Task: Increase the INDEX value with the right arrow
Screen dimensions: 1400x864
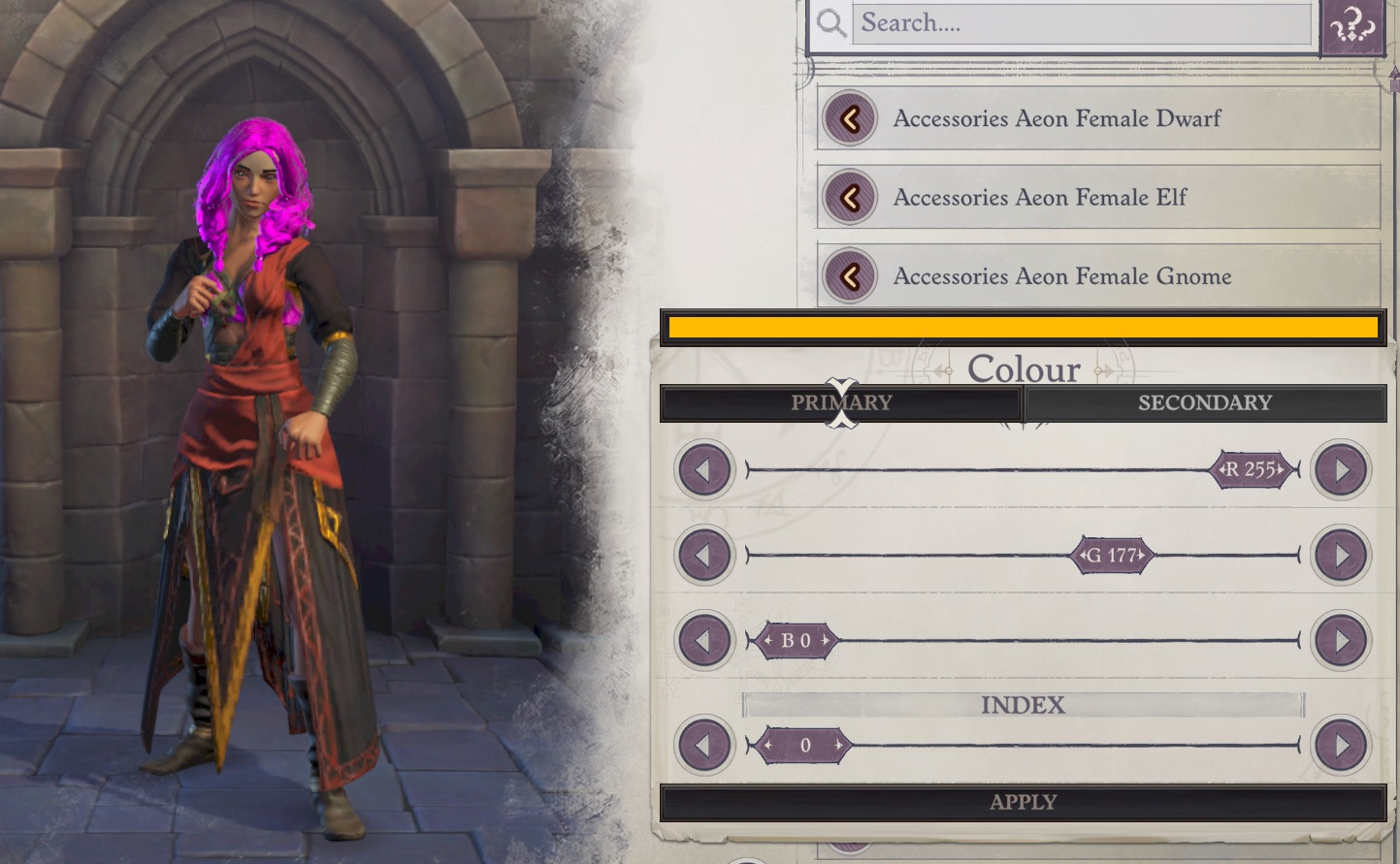Action: pyautogui.click(x=1342, y=746)
